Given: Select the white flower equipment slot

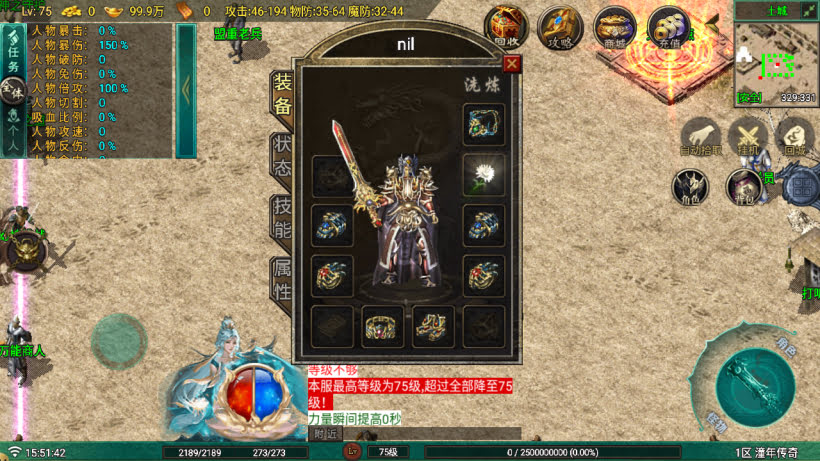Looking at the screenshot, I should (483, 174).
